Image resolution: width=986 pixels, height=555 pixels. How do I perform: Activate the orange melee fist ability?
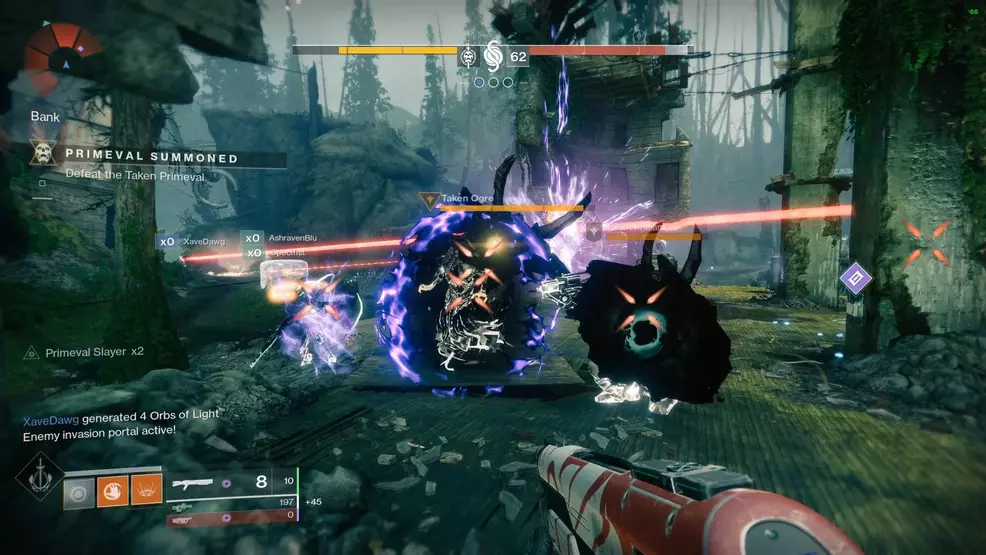pos(113,490)
